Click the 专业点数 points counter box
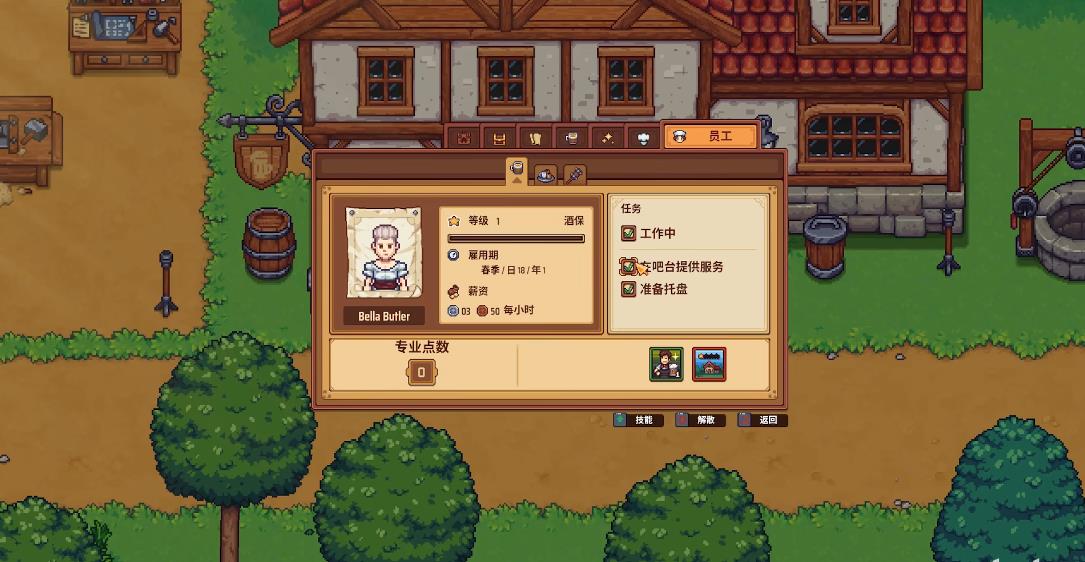This screenshot has height=562, width=1085. pyautogui.click(x=421, y=373)
